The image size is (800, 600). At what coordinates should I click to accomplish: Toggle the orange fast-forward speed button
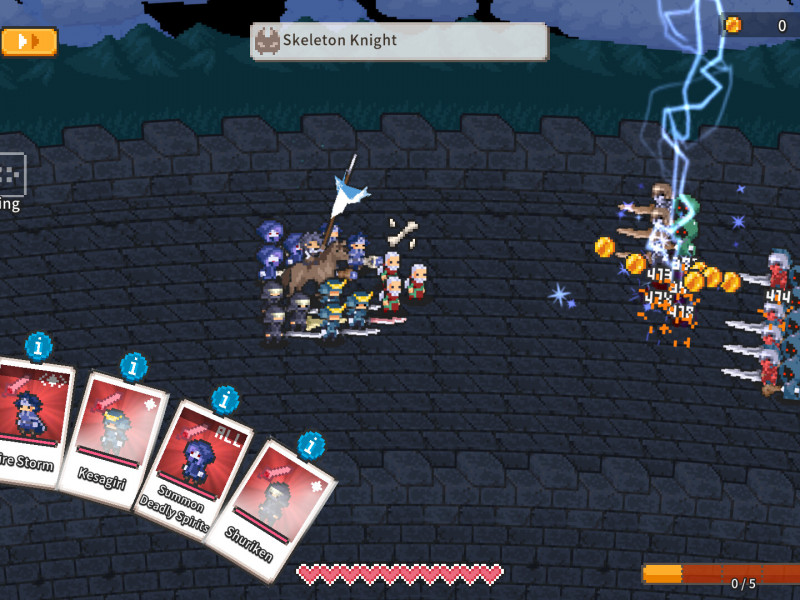(29, 41)
